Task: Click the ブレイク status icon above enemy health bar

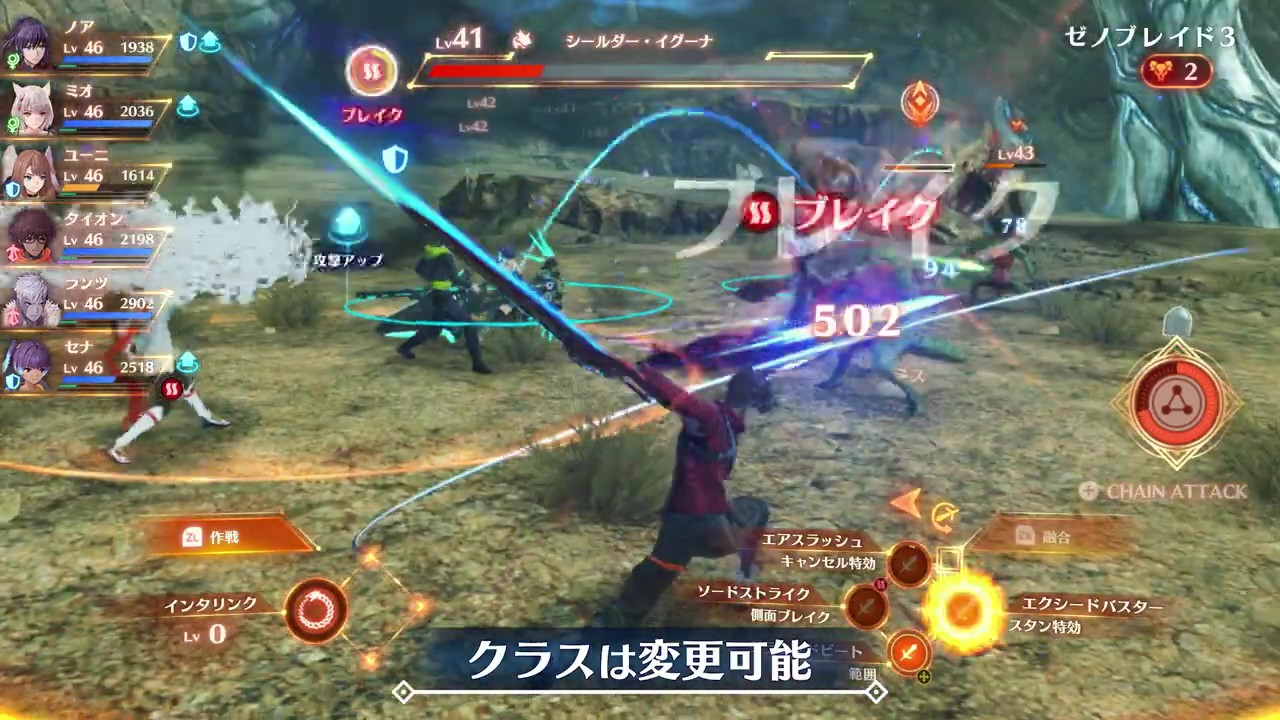Action: coord(372,72)
